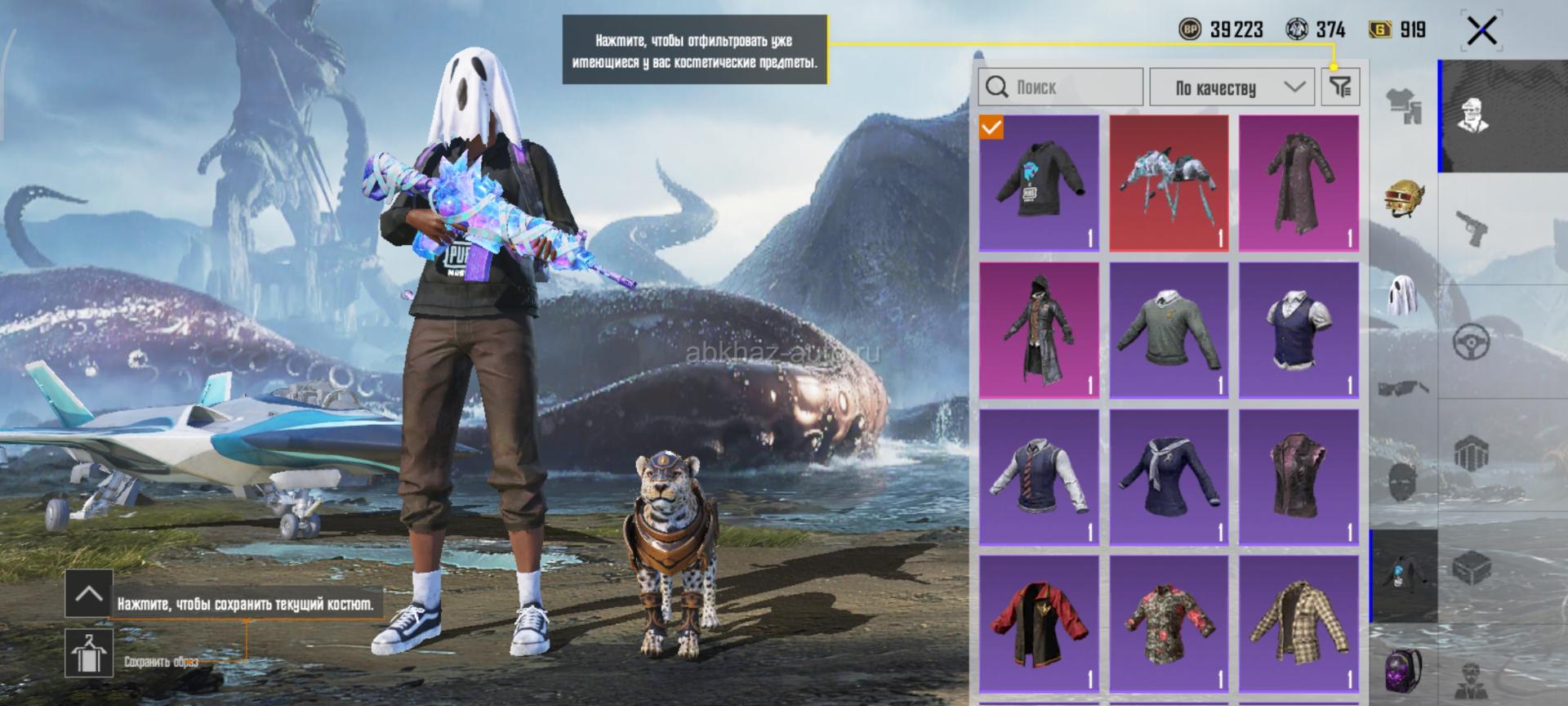Select the equipped black PUBG hoodie

pyautogui.click(x=1039, y=183)
